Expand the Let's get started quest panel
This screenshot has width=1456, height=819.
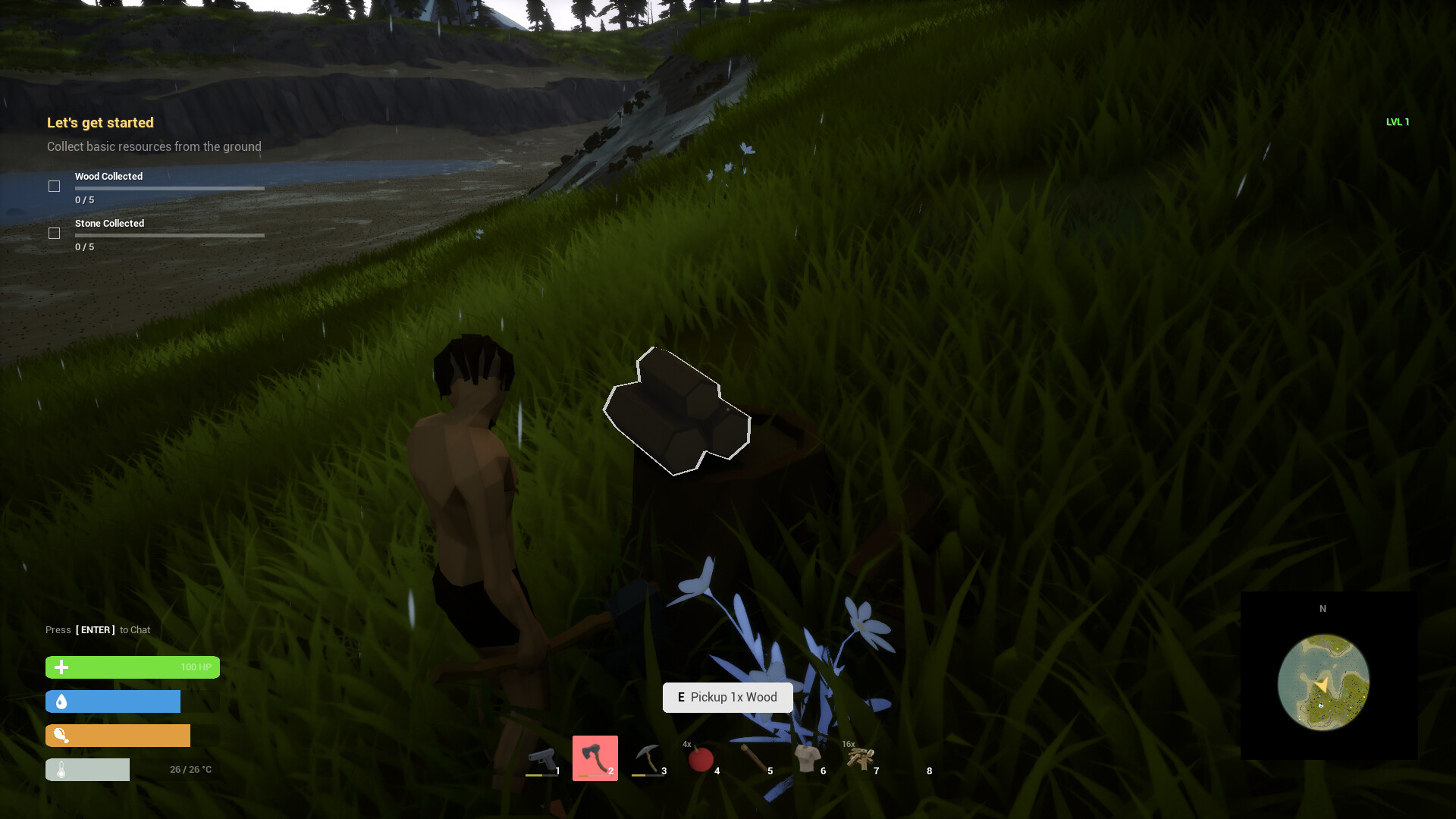point(99,122)
